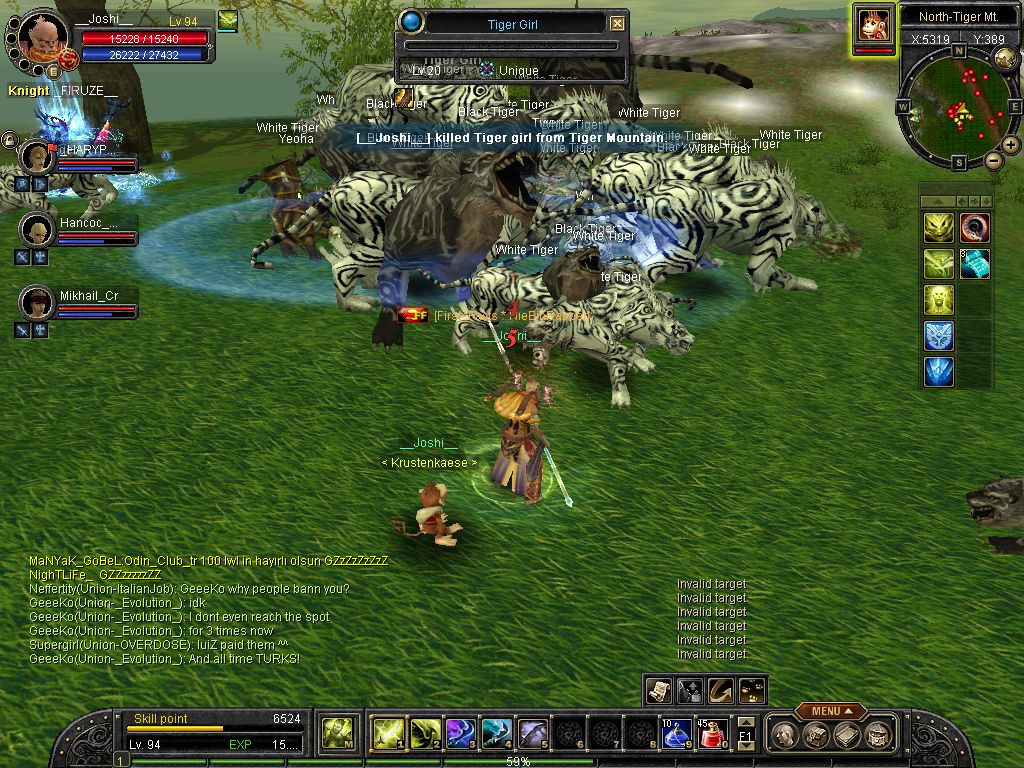Activate the purple swirl skill in slot 3

click(459, 735)
